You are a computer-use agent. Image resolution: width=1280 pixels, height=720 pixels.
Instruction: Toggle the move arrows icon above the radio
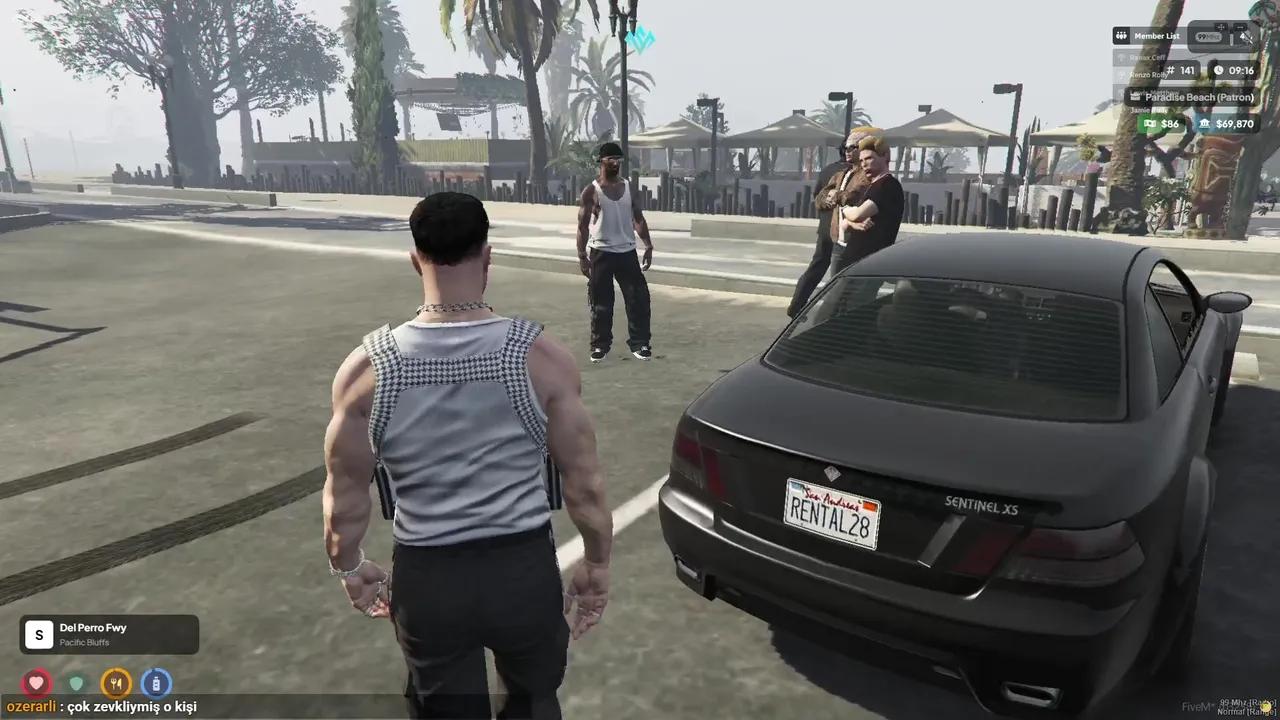1221,27
